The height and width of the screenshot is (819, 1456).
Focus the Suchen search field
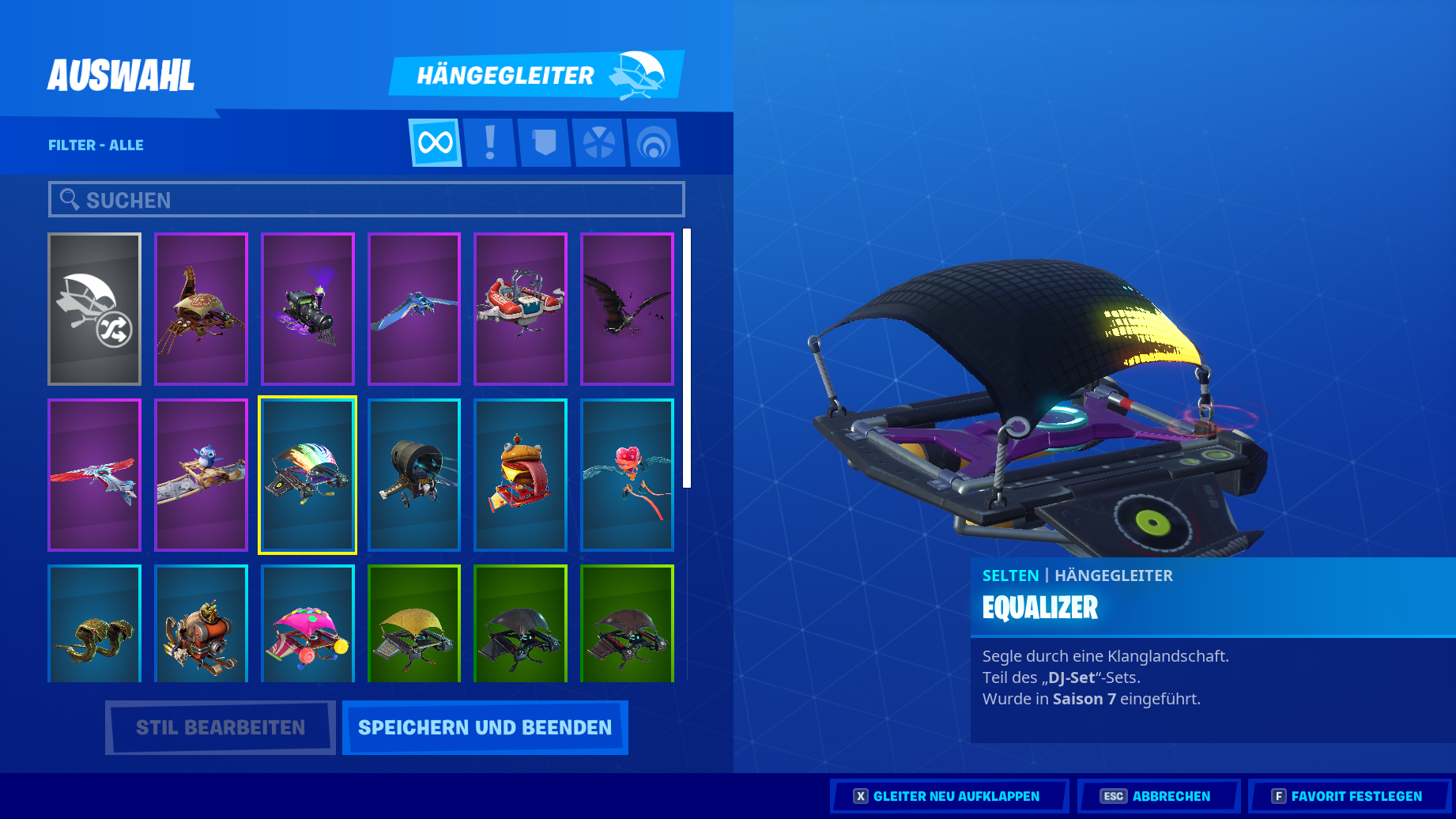coord(367,200)
